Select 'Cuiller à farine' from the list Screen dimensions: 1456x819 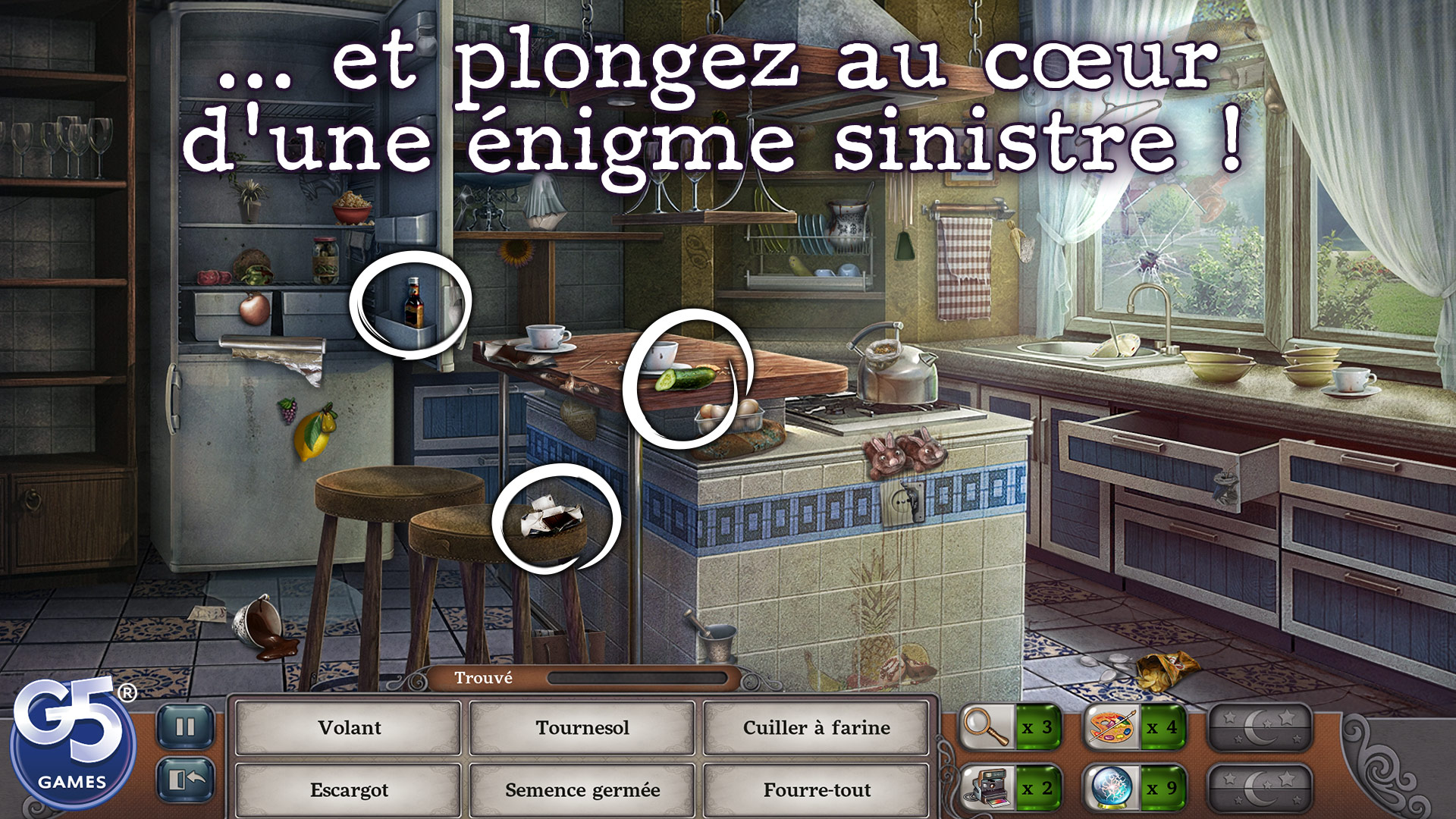(x=817, y=729)
